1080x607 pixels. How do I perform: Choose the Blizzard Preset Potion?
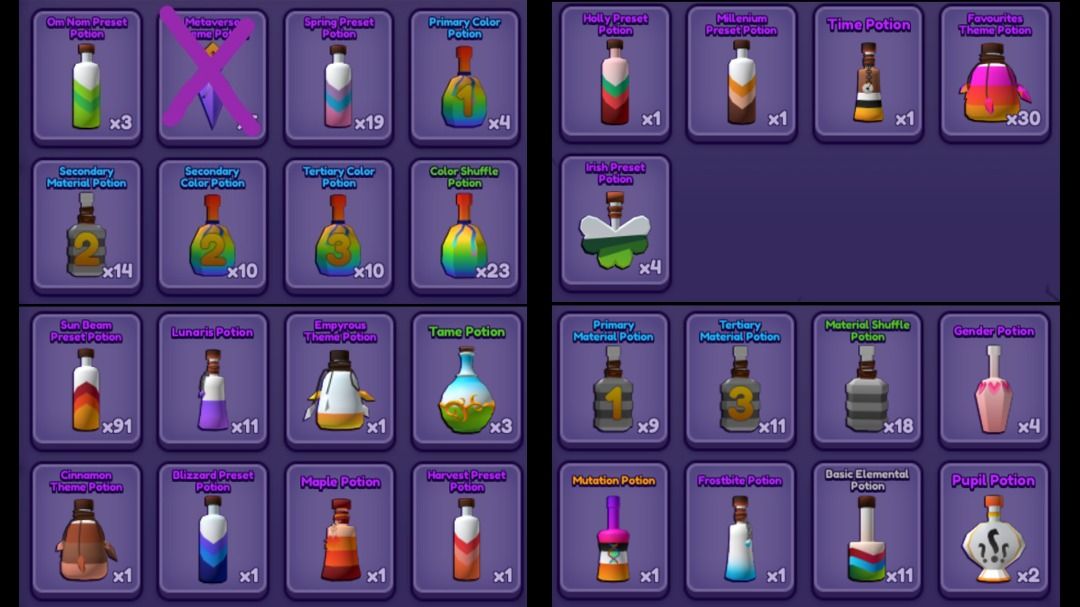(x=213, y=531)
